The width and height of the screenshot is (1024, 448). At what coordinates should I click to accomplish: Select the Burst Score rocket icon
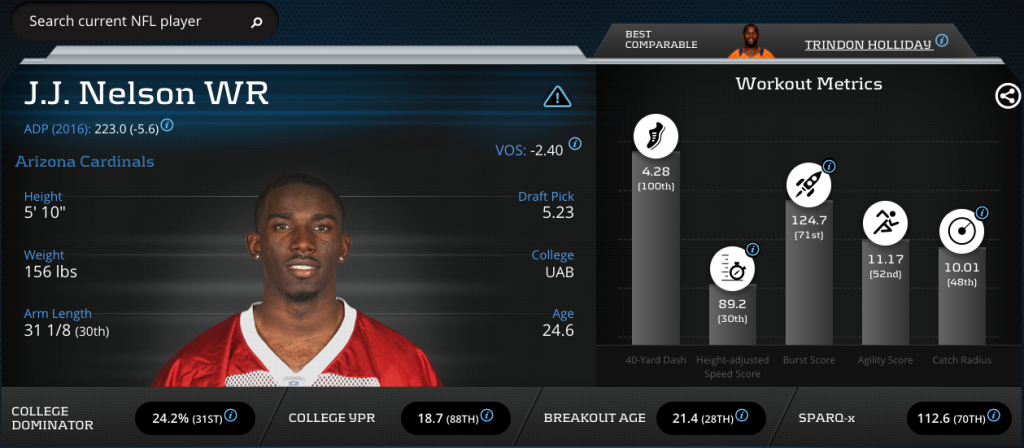(x=809, y=183)
